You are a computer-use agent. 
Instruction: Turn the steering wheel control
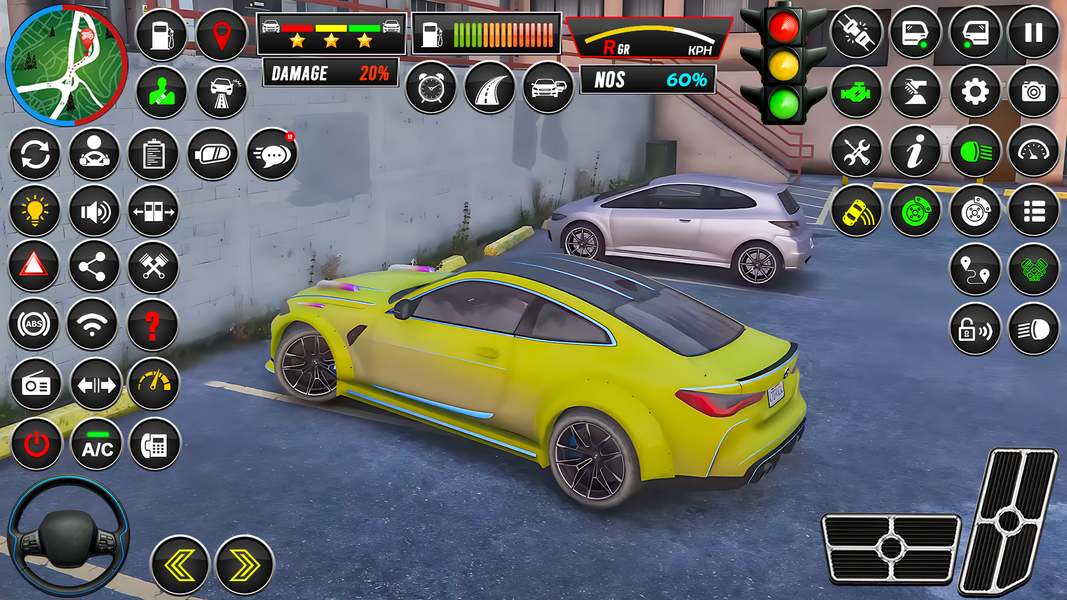[x=69, y=536]
